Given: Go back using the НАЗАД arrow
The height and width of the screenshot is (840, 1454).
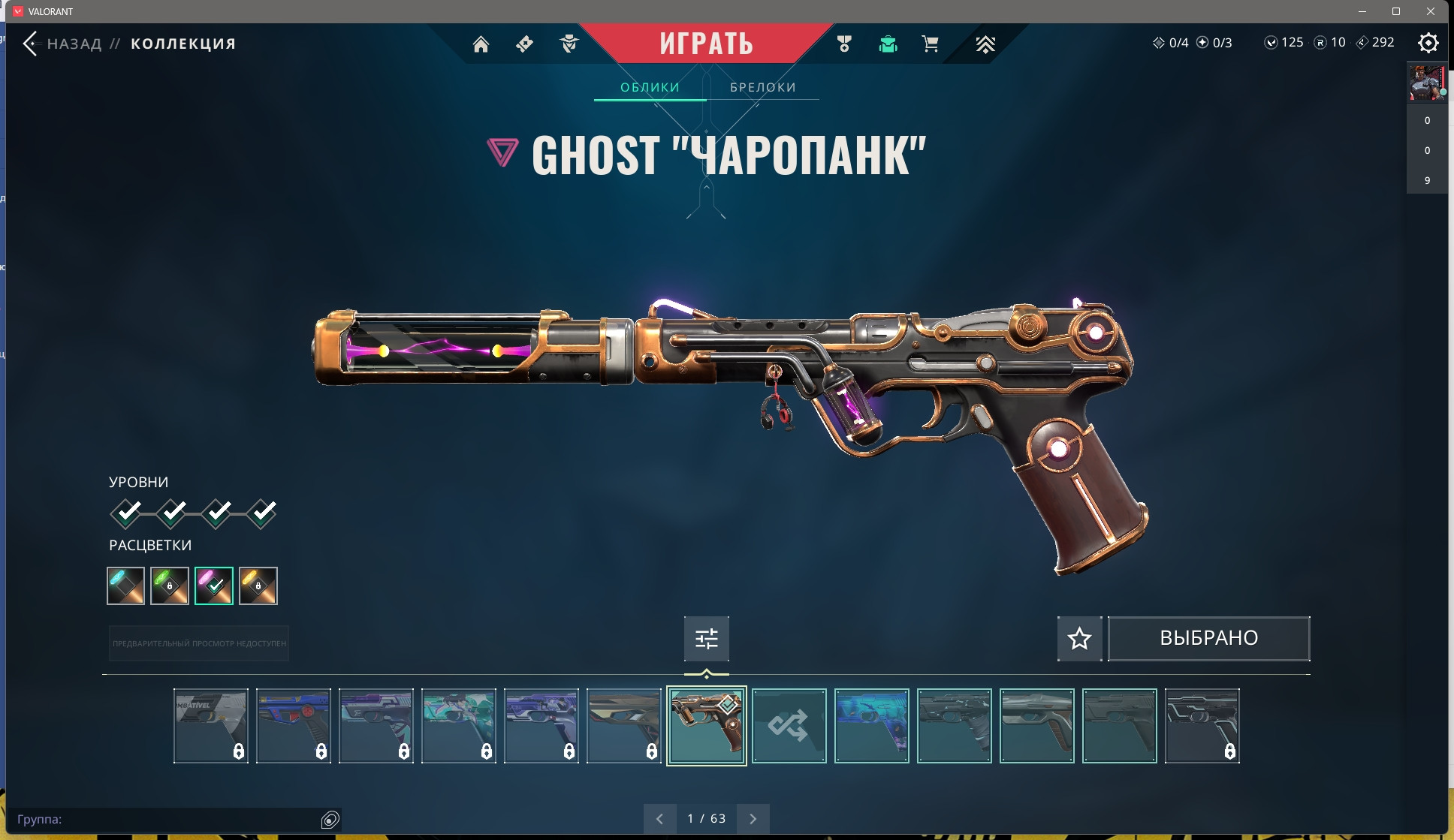Looking at the screenshot, I should click(30, 44).
